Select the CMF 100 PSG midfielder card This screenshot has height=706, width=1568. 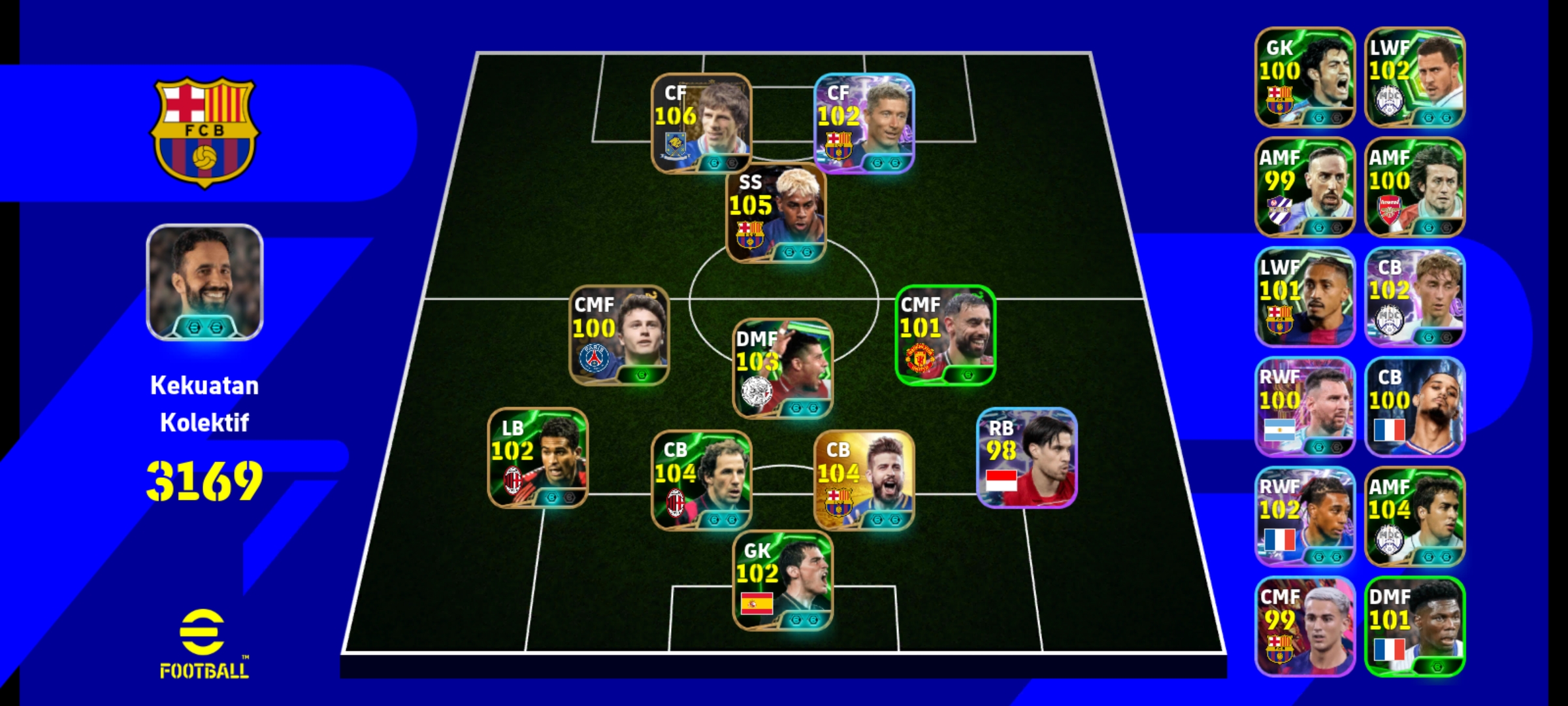click(619, 335)
